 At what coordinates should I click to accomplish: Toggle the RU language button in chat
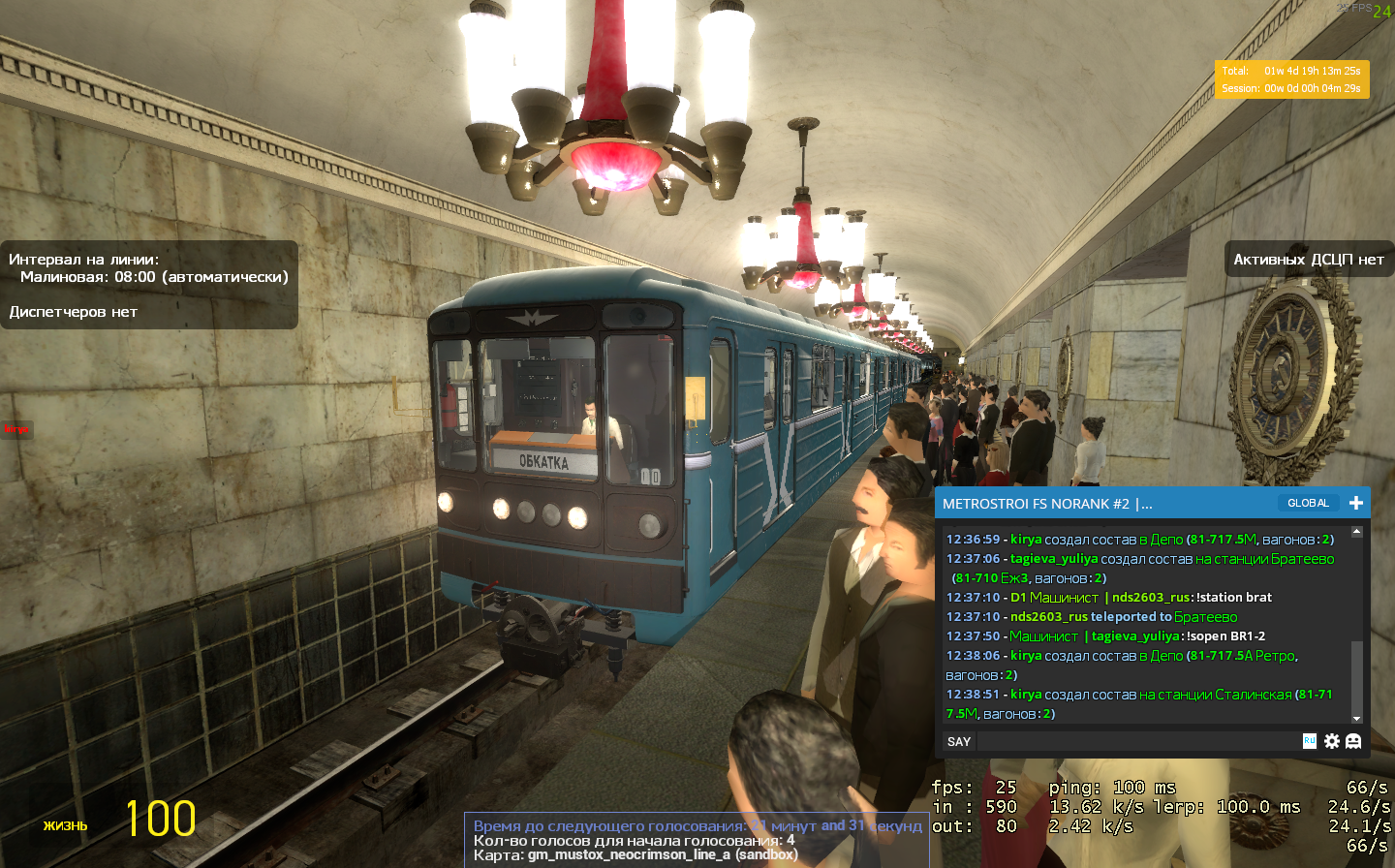tap(1310, 741)
